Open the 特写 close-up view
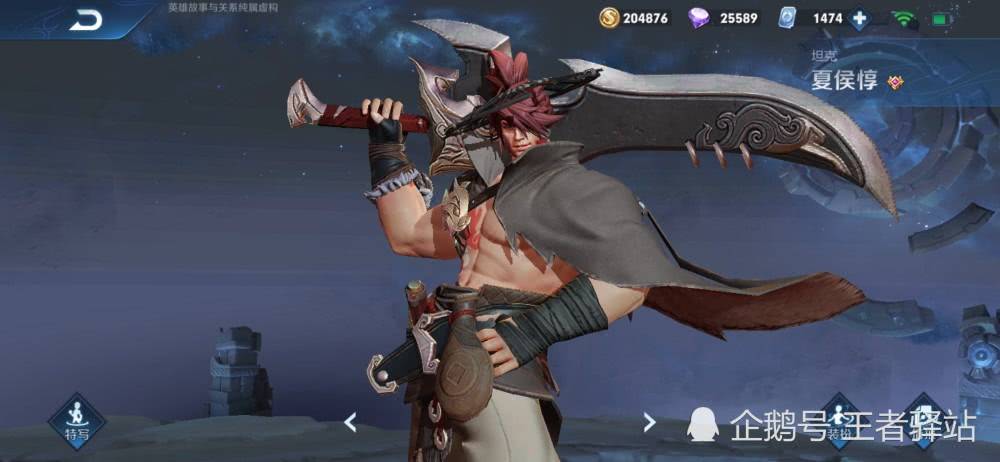Viewport: 1000px width, 462px height. (x=77, y=419)
